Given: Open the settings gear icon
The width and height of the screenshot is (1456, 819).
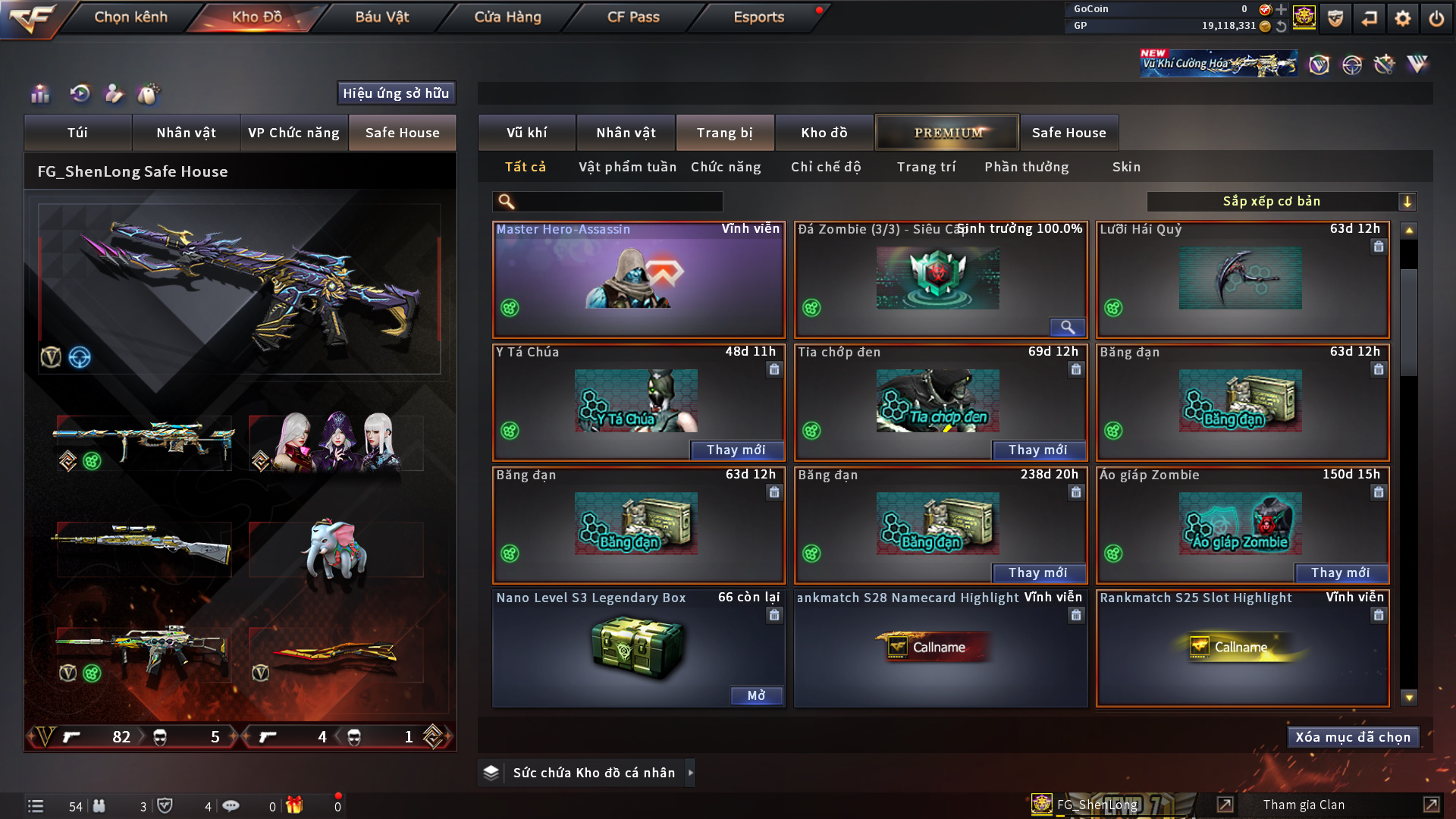Looking at the screenshot, I should coord(1403,18).
